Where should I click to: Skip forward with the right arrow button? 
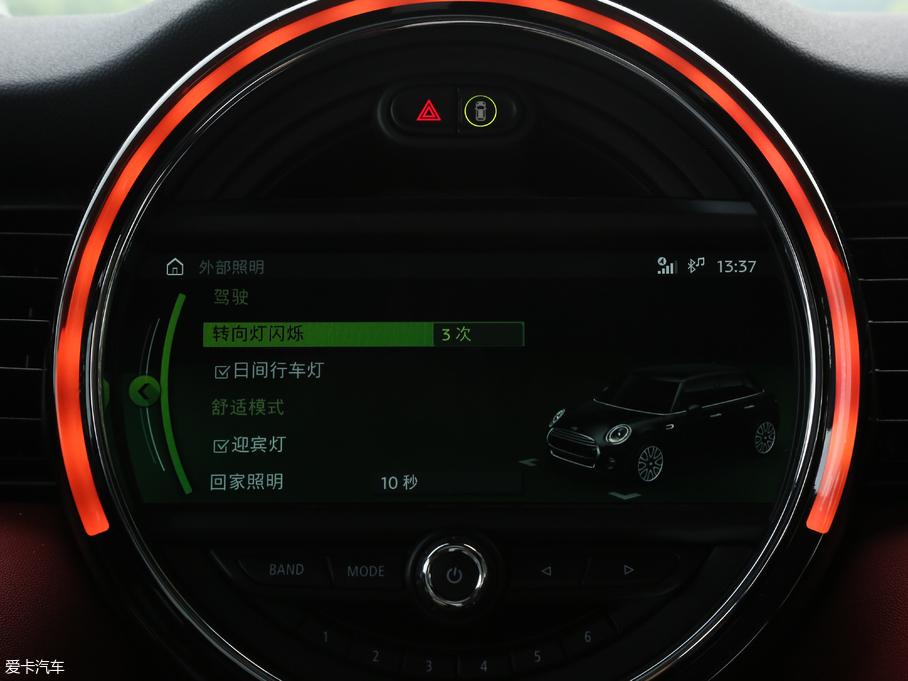point(628,570)
